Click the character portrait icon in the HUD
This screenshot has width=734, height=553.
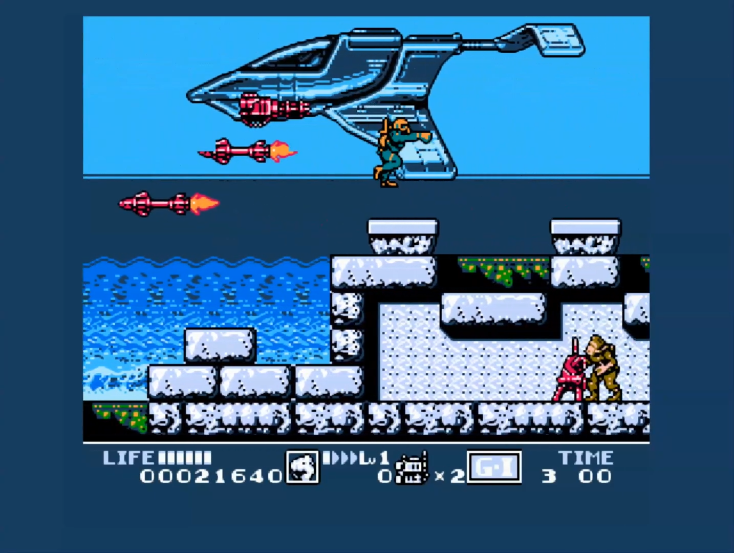coord(302,467)
